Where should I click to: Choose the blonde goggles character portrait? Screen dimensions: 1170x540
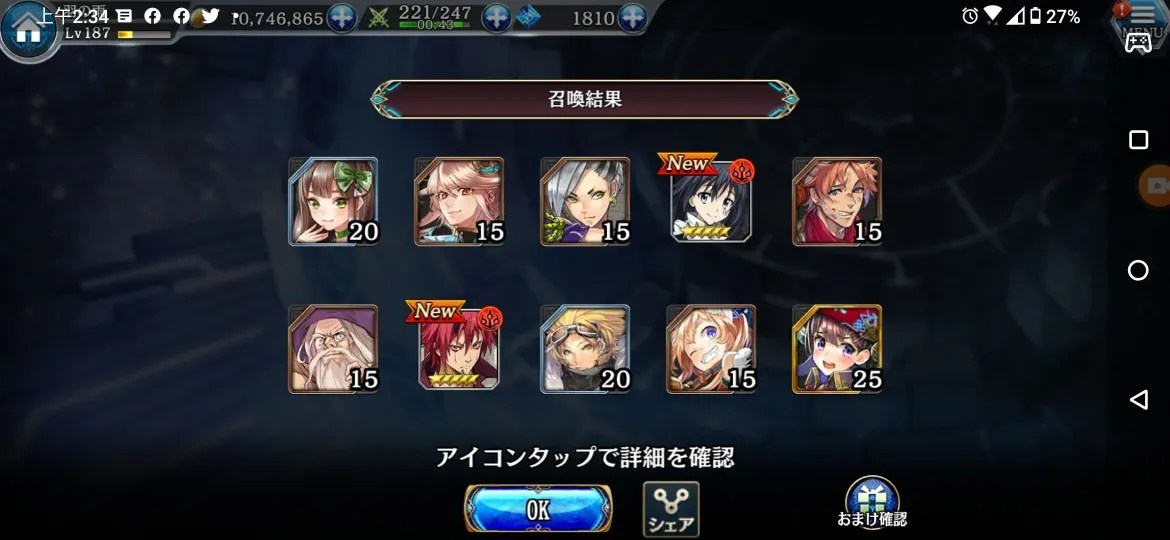(585, 348)
